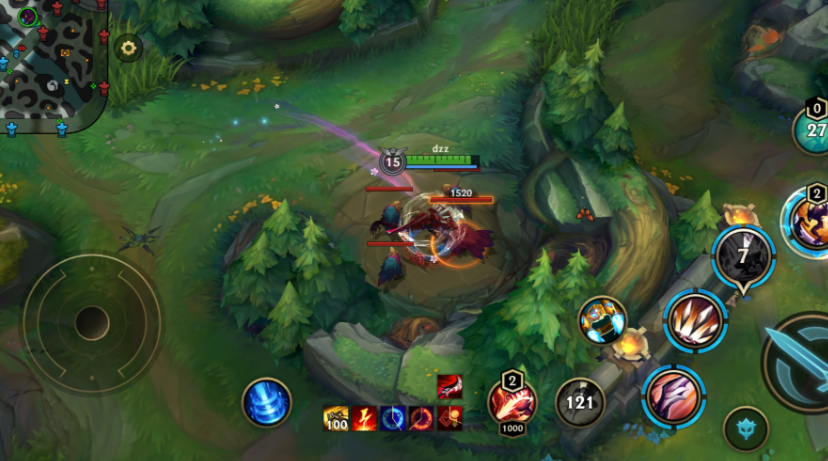Cast the pink-white blade strike ability
828x461 pixels.
(673, 396)
